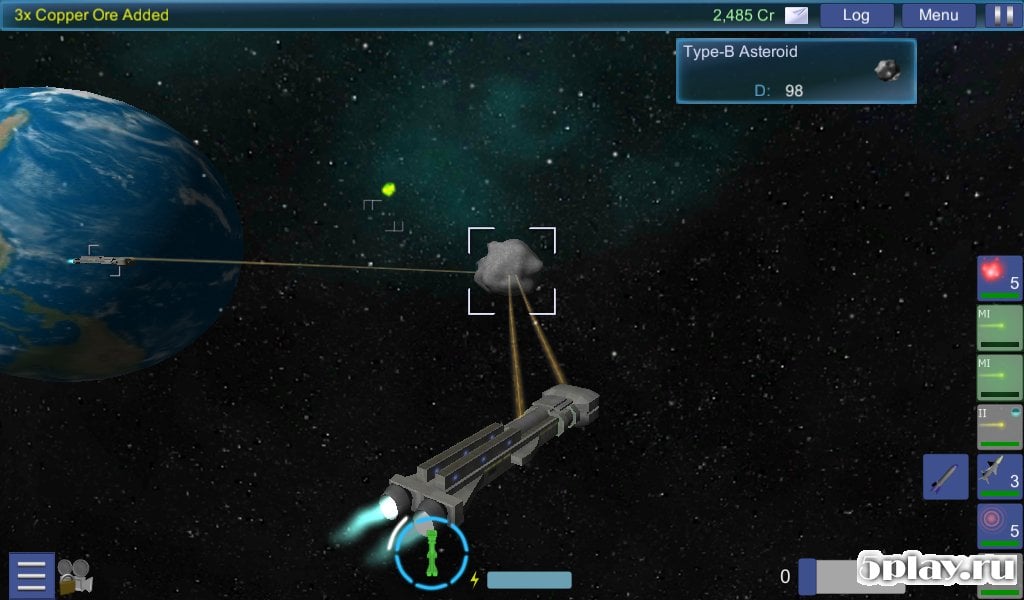Select the Type-B Asteroid target panel
1024x600 pixels.
(796, 71)
